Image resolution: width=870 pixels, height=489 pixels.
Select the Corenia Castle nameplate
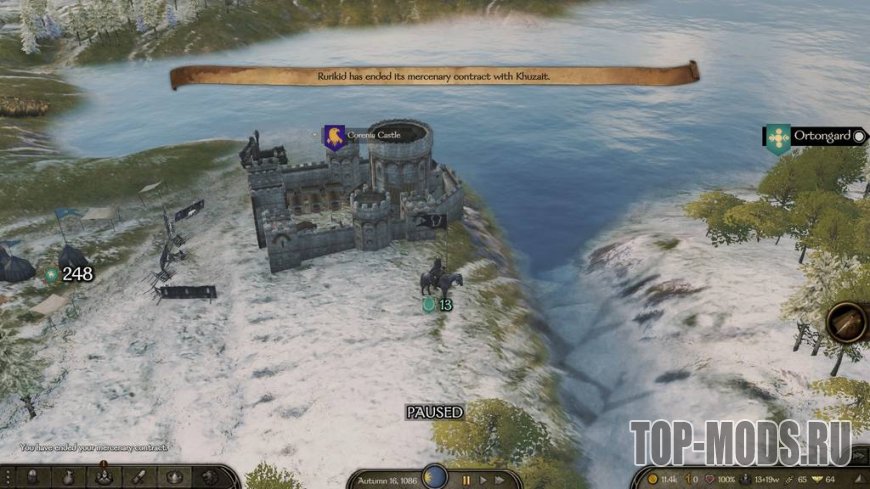(x=372, y=135)
